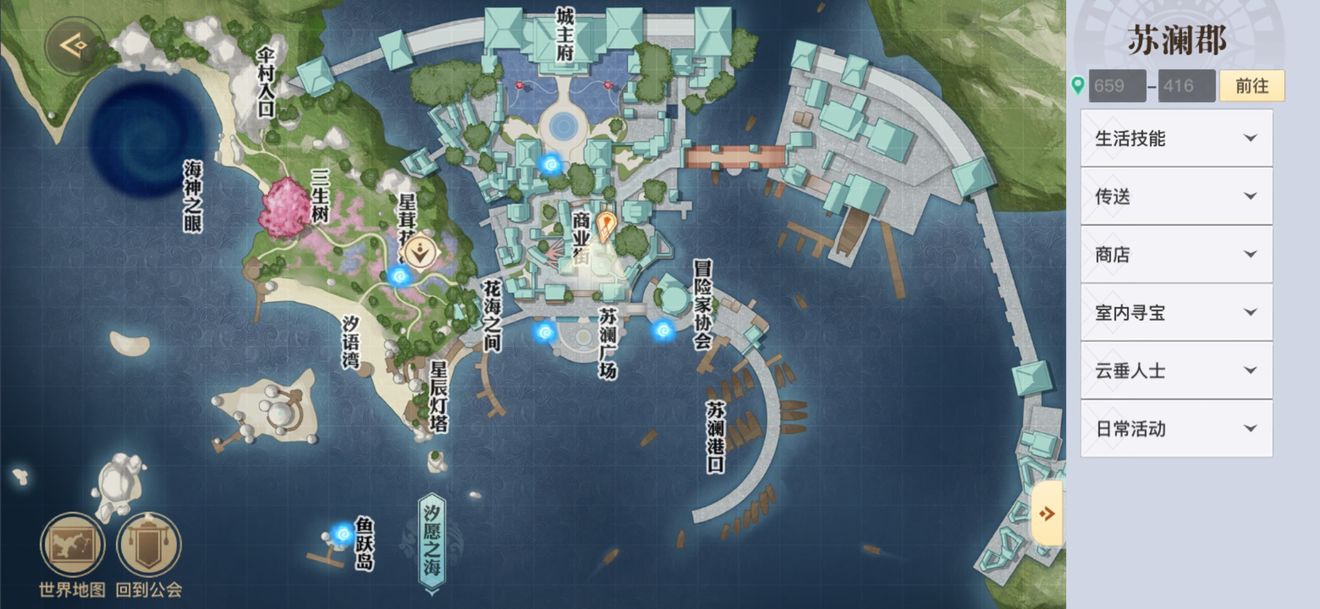The image size is (1320, 609).
Task: Click the round marker at 星茸花
Action: (x=423, y=249)
